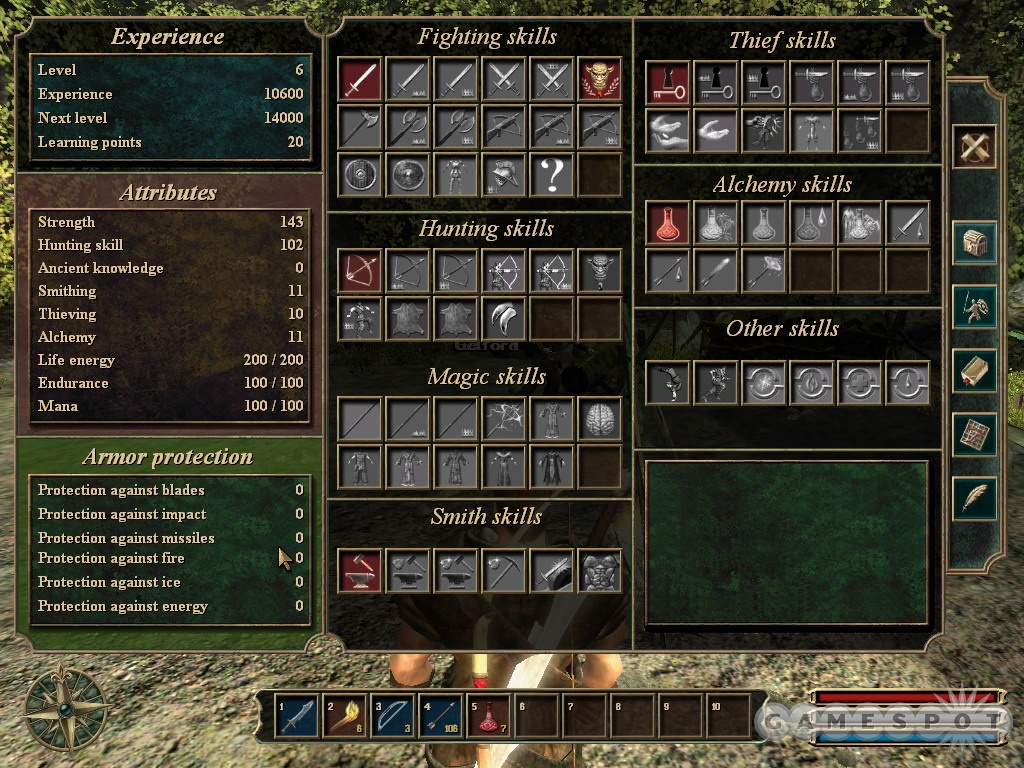Click the question mark fighting skill
The width and height of the screenshot is (1024, 768).
click(x=552, y=175)
